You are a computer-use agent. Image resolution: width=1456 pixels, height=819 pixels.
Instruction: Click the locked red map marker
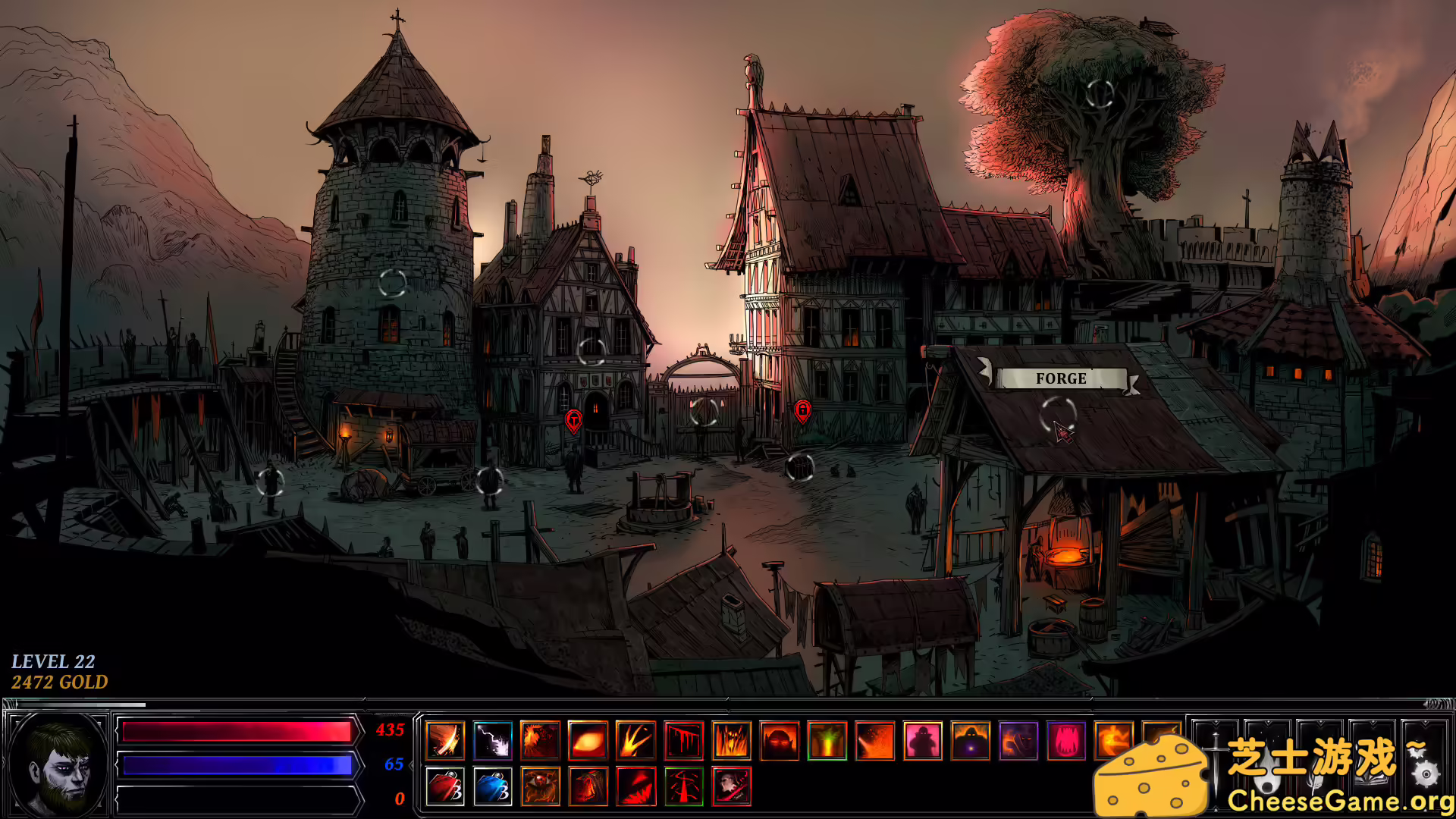[x=803, y=409]
